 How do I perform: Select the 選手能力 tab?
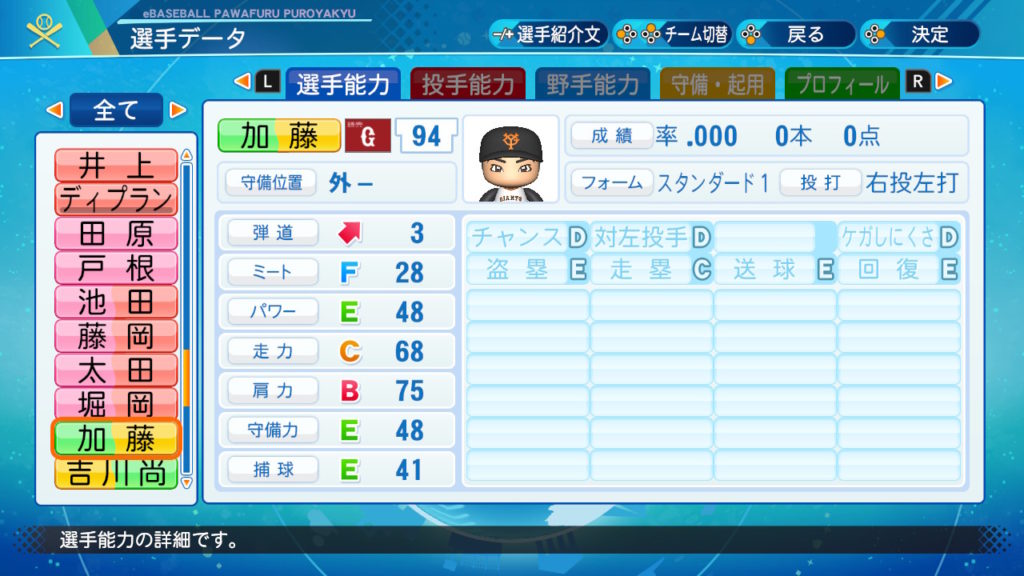343,84
